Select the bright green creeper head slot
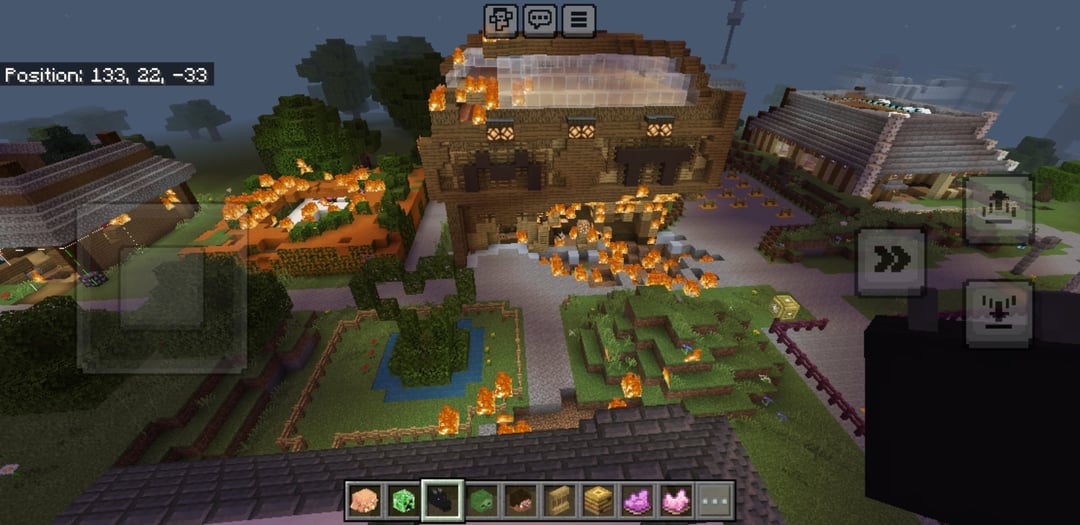This screenshot has width=1080, height=525. click(402, 500)
